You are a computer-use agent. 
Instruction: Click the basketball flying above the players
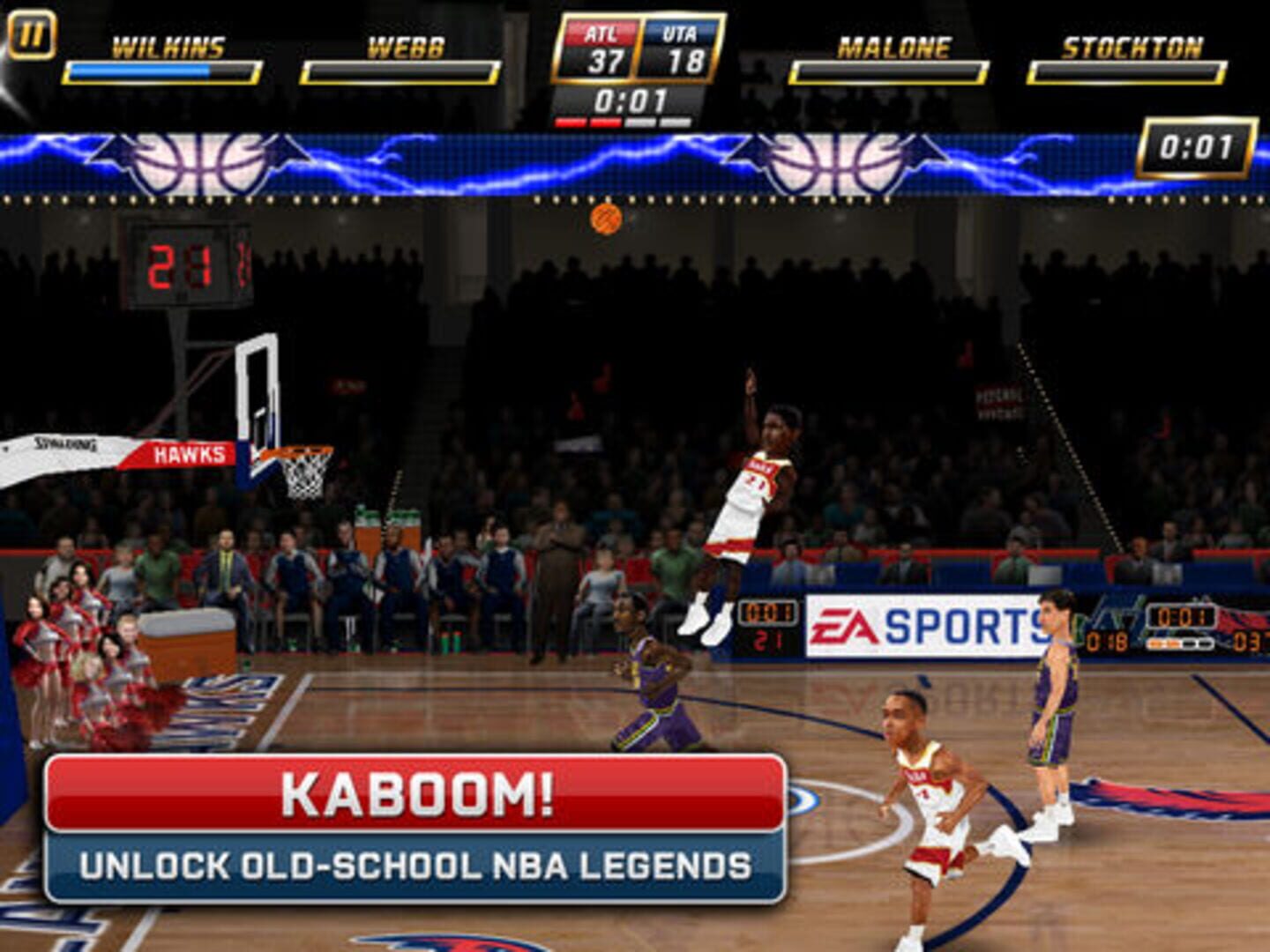click(606, 220)
